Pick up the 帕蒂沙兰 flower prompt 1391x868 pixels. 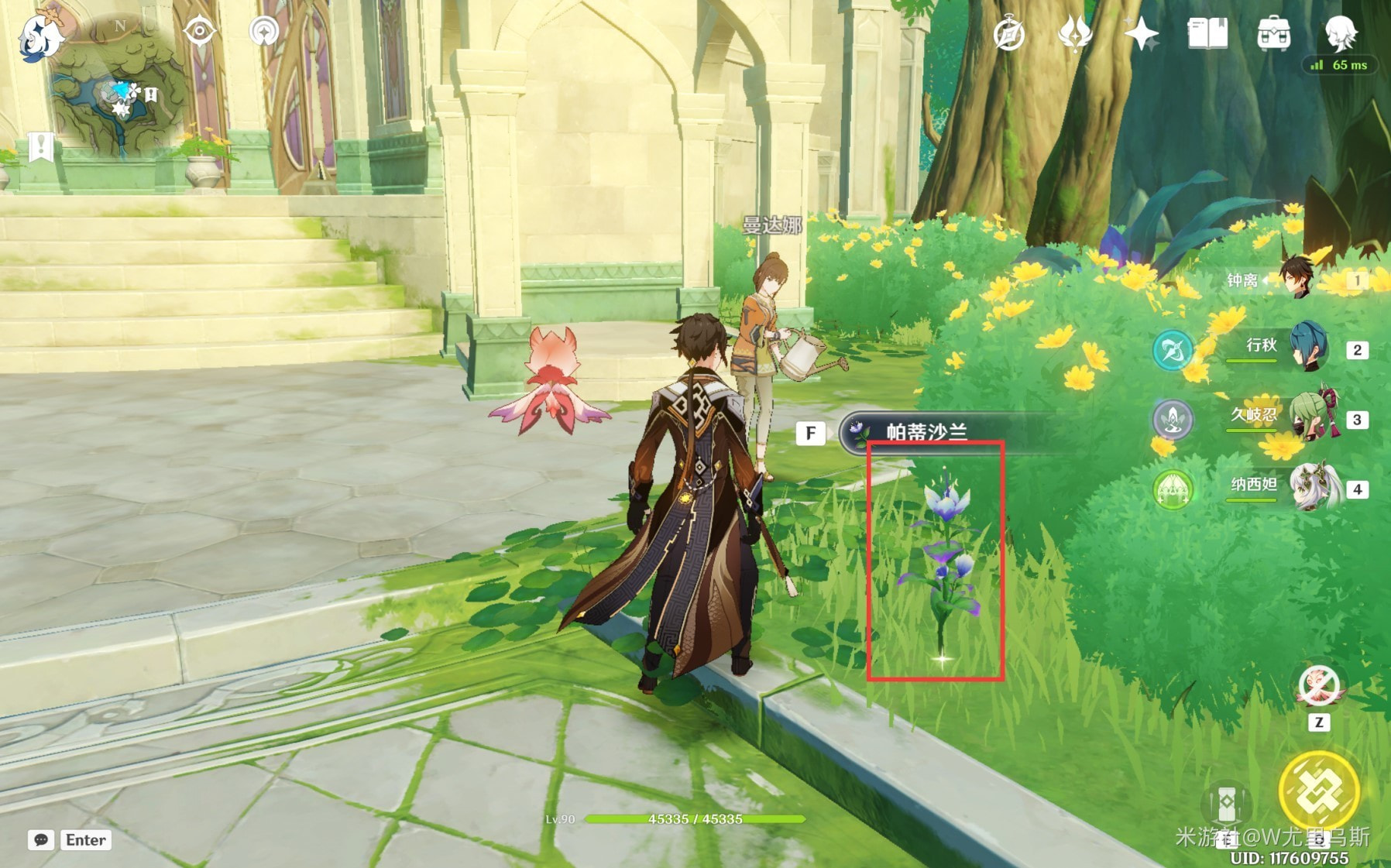coord(926,432)
